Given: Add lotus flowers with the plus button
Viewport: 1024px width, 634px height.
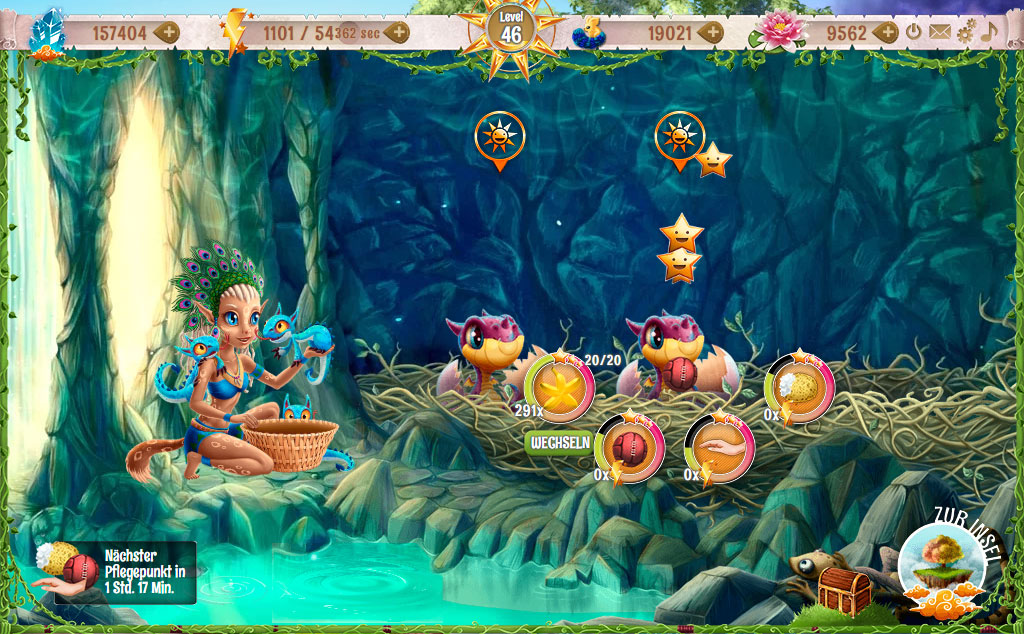Looking at the screenshot, I should (886, 32).
